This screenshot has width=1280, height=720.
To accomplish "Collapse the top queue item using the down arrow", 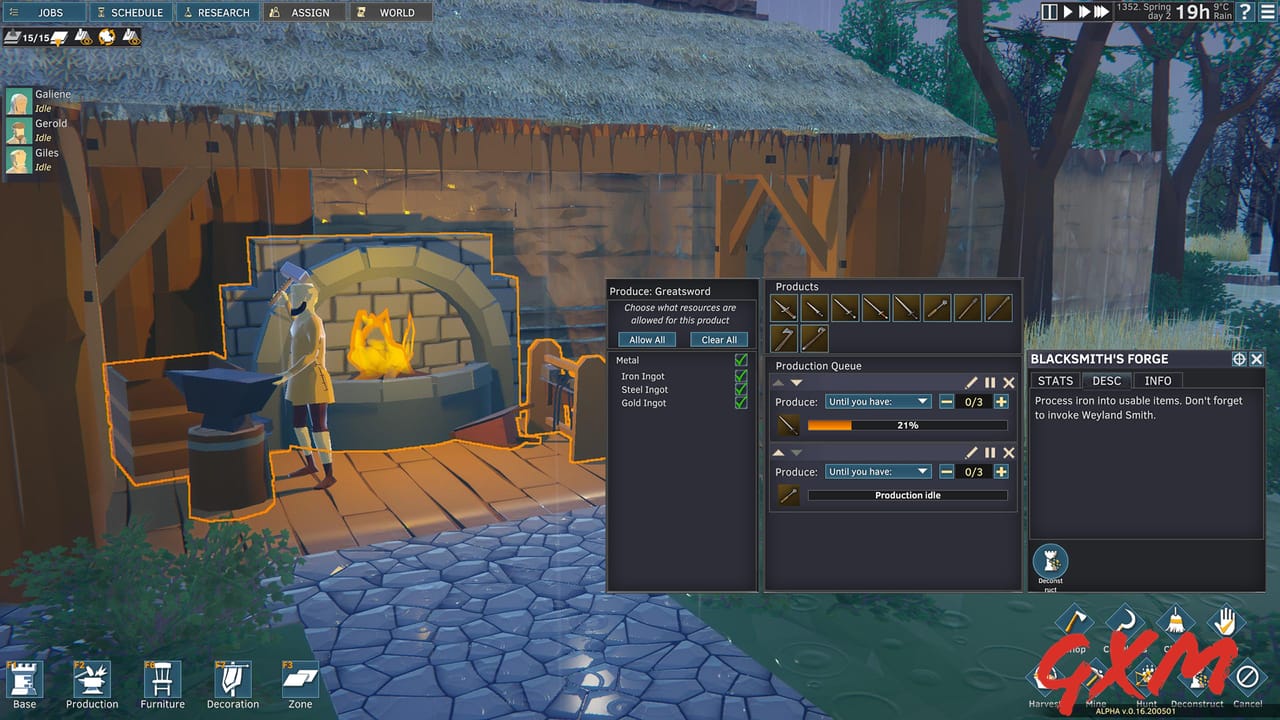I will pos(796,382).
